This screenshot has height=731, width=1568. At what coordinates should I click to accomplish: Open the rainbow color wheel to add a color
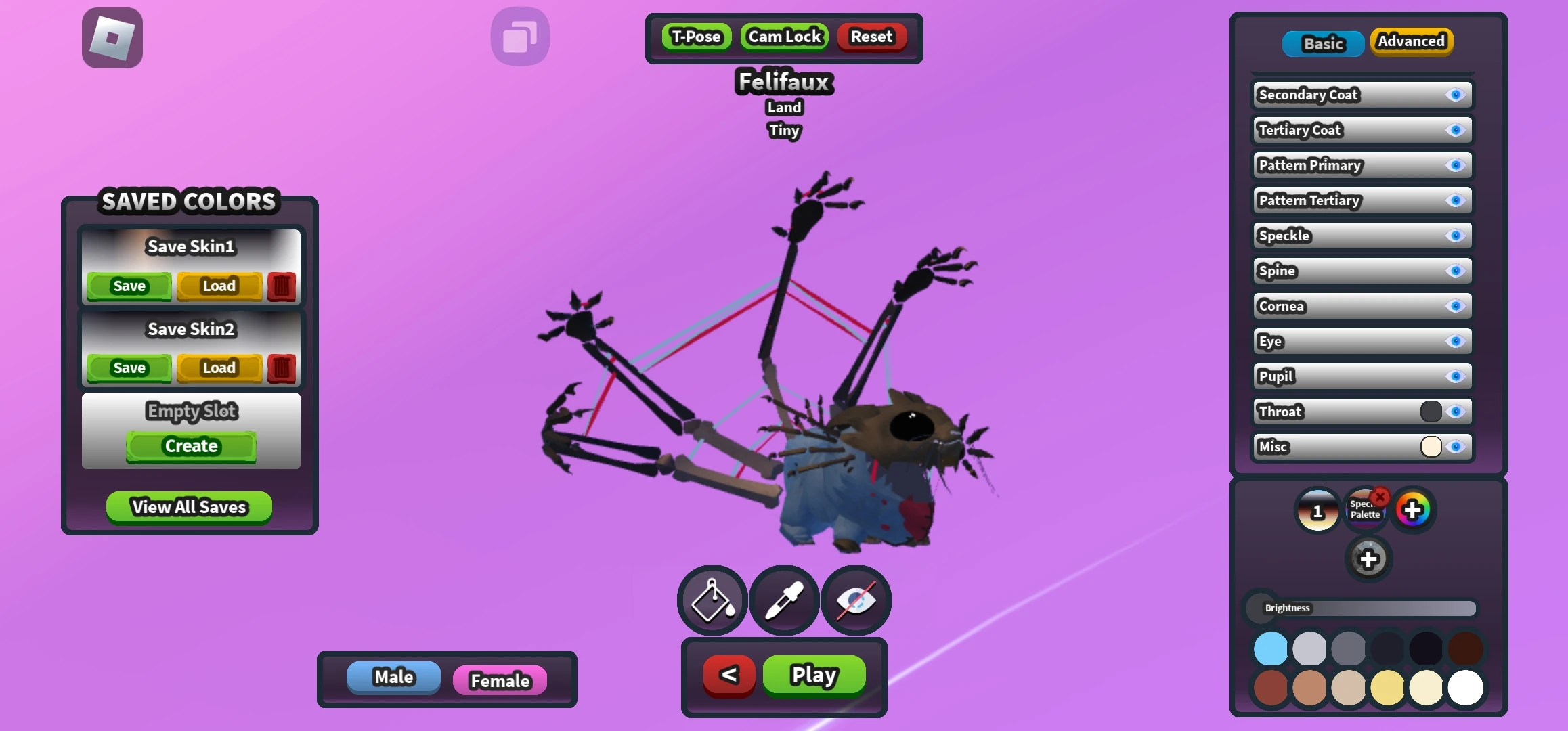pos(1414,508)
